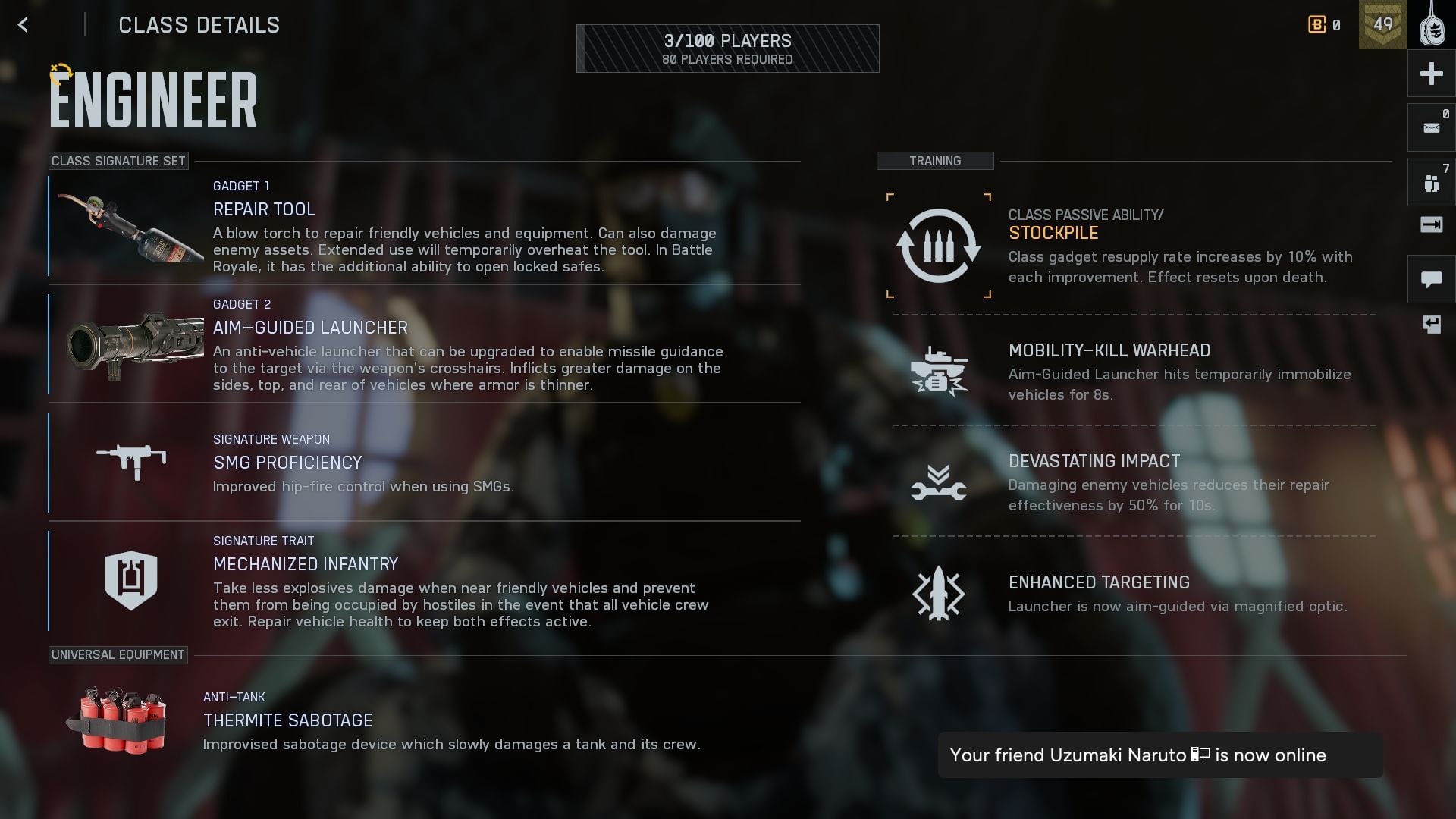Image resolution: width=1456 pixels, height=819 pixels.
Task: Select the Devastating Impact wrench icon
Action: pos(938,482)
